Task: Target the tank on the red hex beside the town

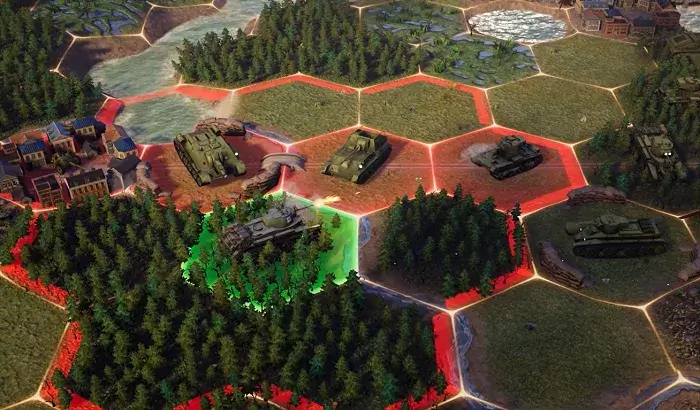Action: (x=210, y=155)
